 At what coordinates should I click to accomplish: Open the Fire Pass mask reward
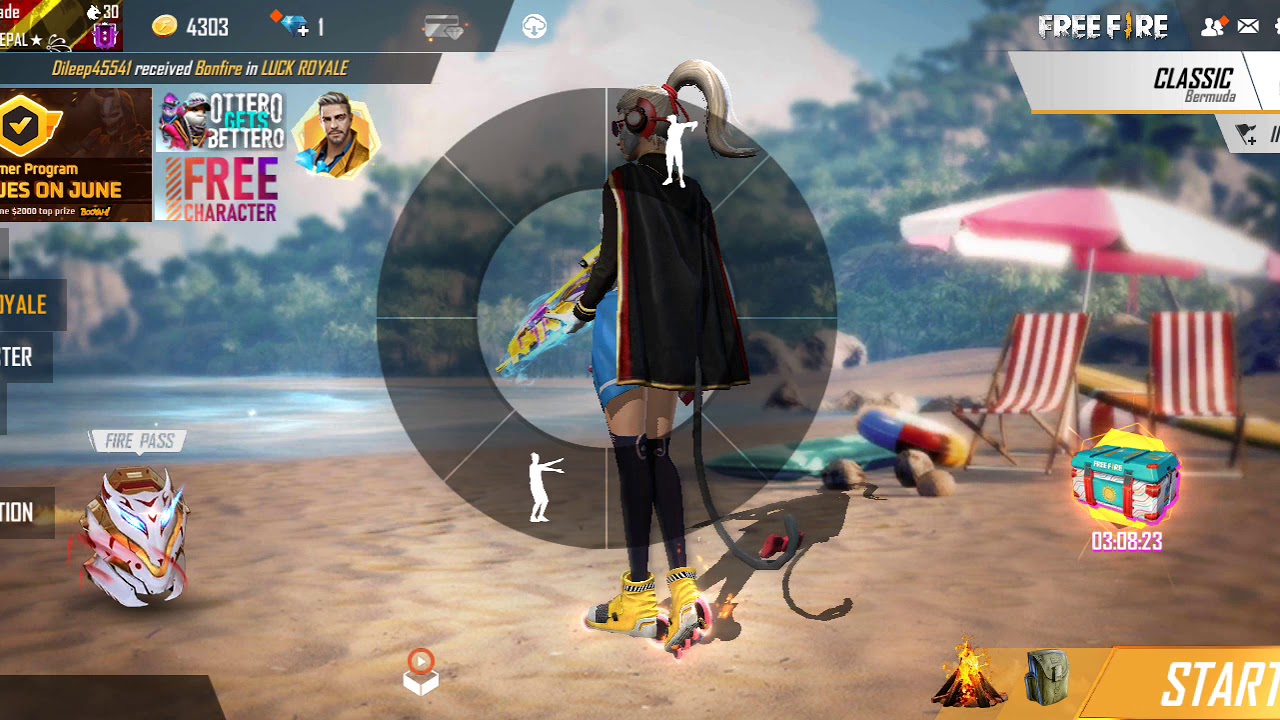137,535
